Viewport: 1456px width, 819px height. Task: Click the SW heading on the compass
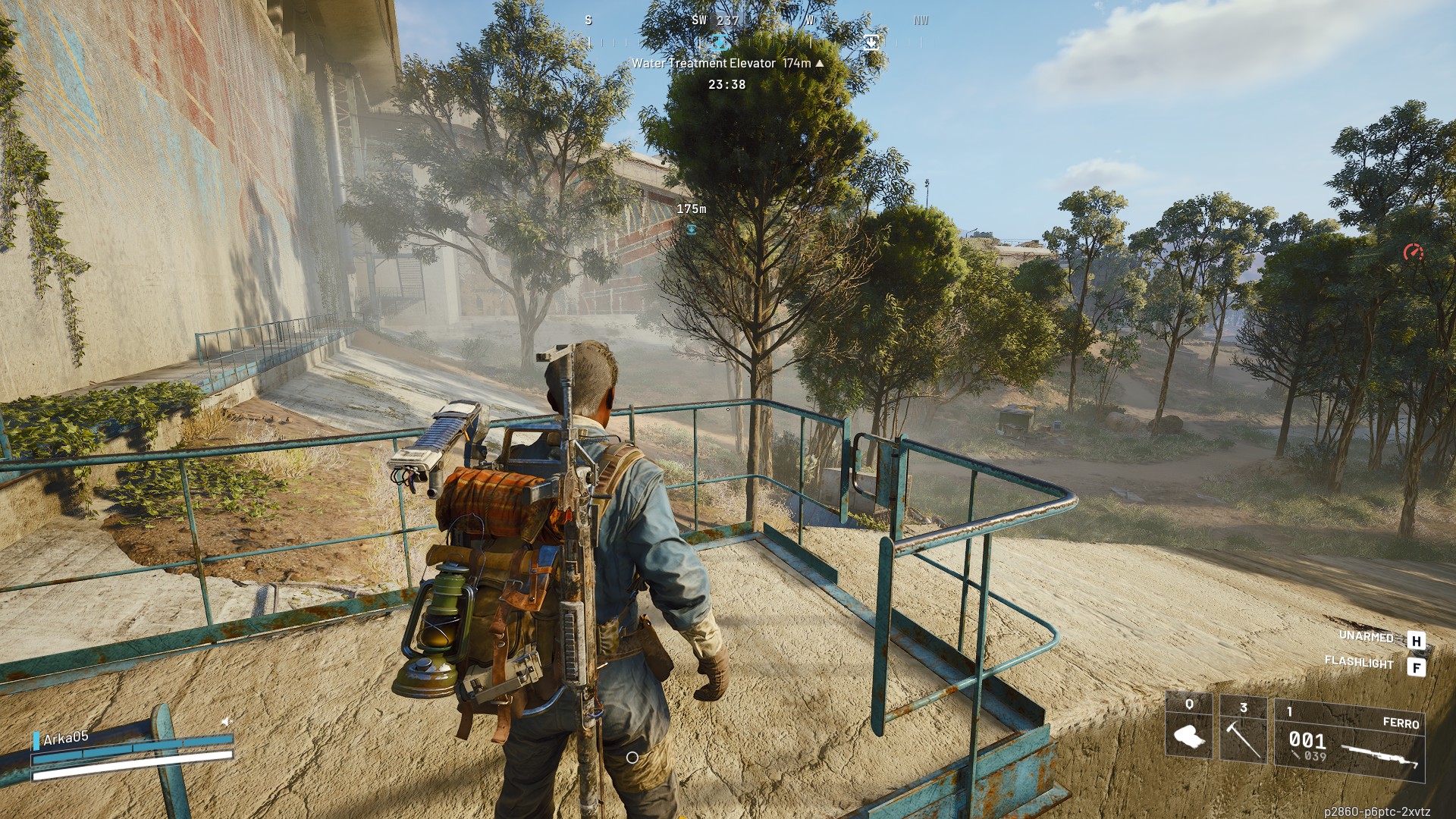700,20
